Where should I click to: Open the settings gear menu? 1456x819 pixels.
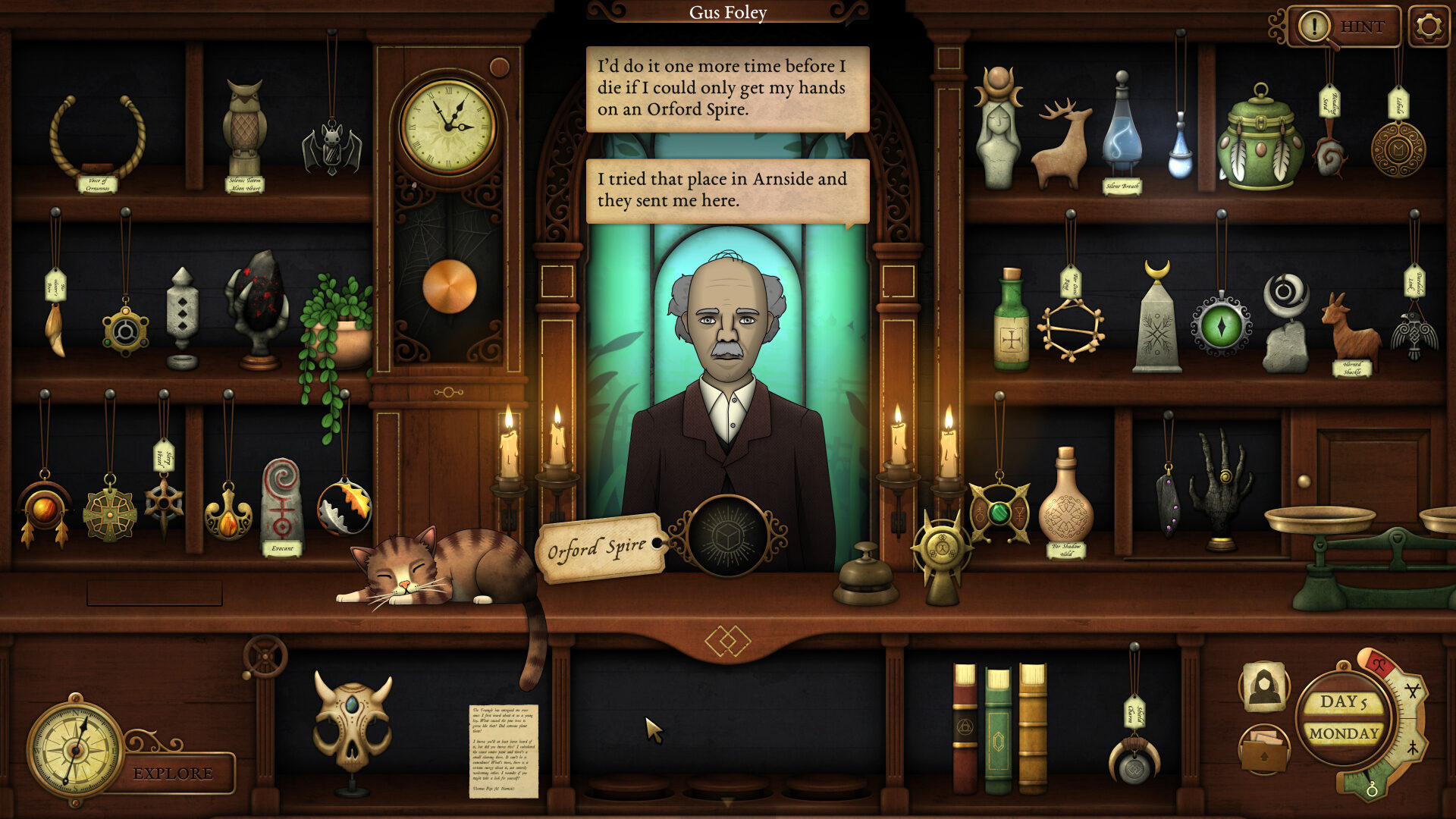coord(1428,27)
